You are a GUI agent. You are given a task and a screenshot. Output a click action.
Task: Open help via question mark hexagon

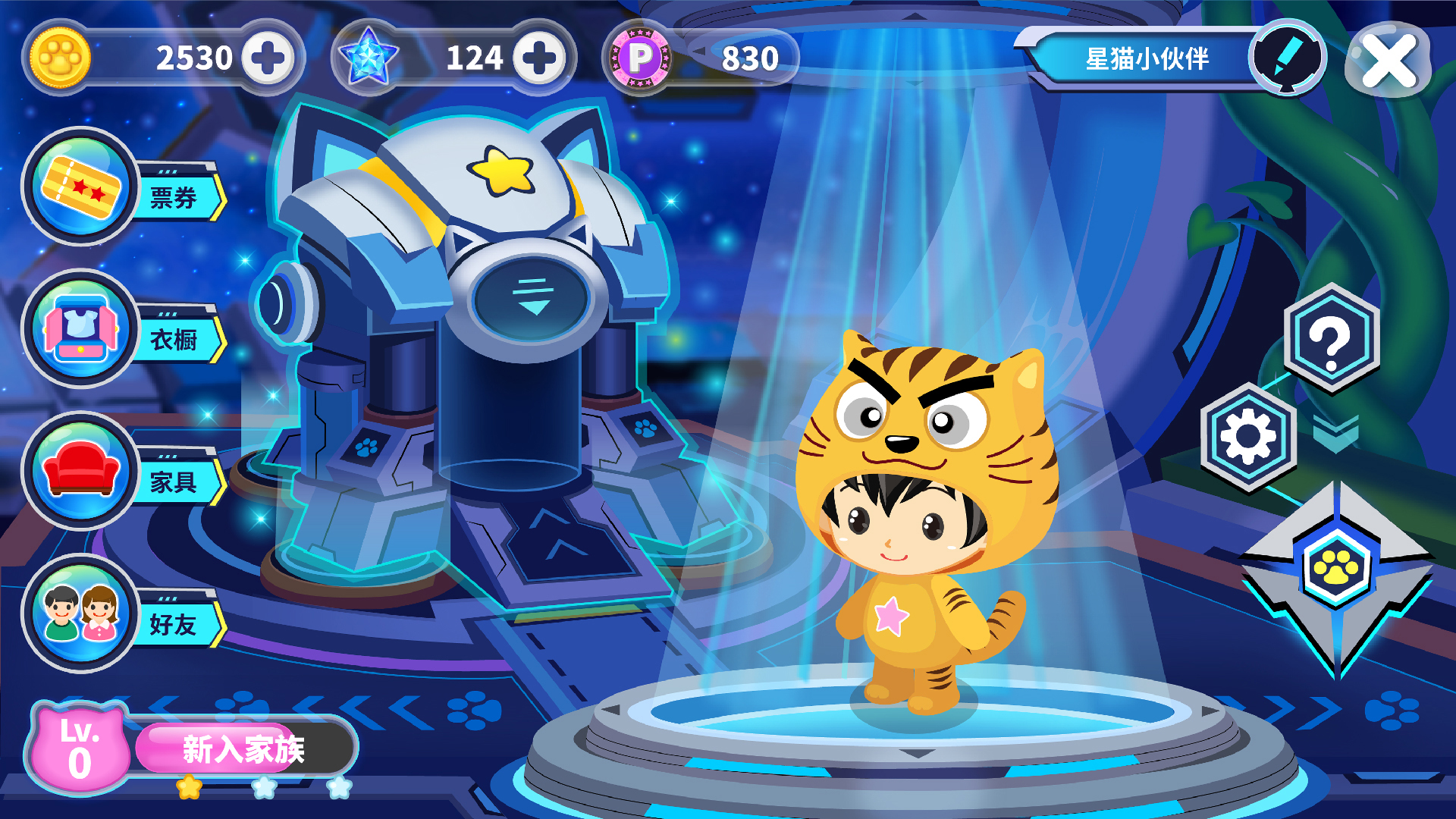1331,339
